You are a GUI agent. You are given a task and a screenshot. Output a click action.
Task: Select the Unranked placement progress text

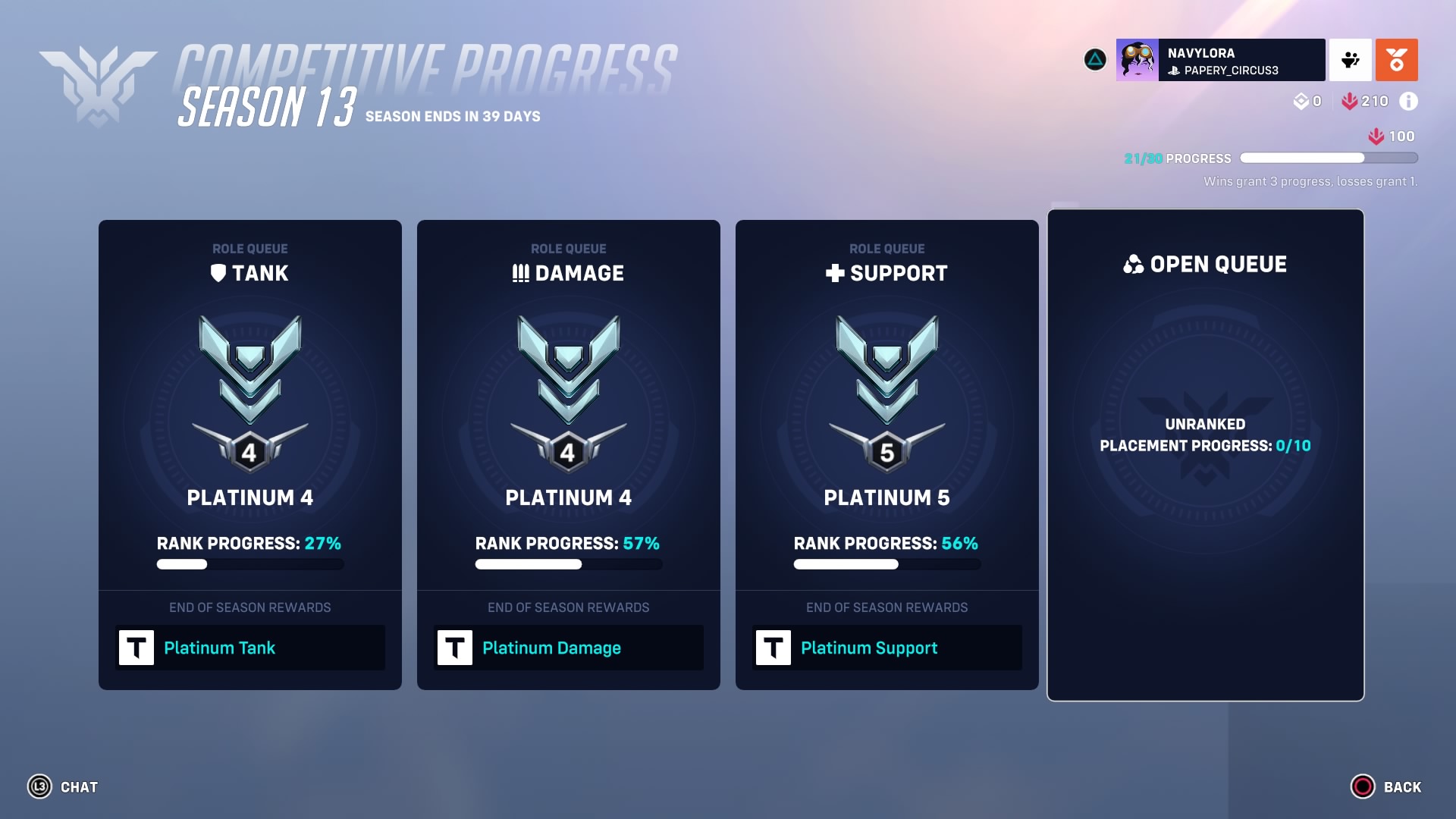tap(1205, 435)
